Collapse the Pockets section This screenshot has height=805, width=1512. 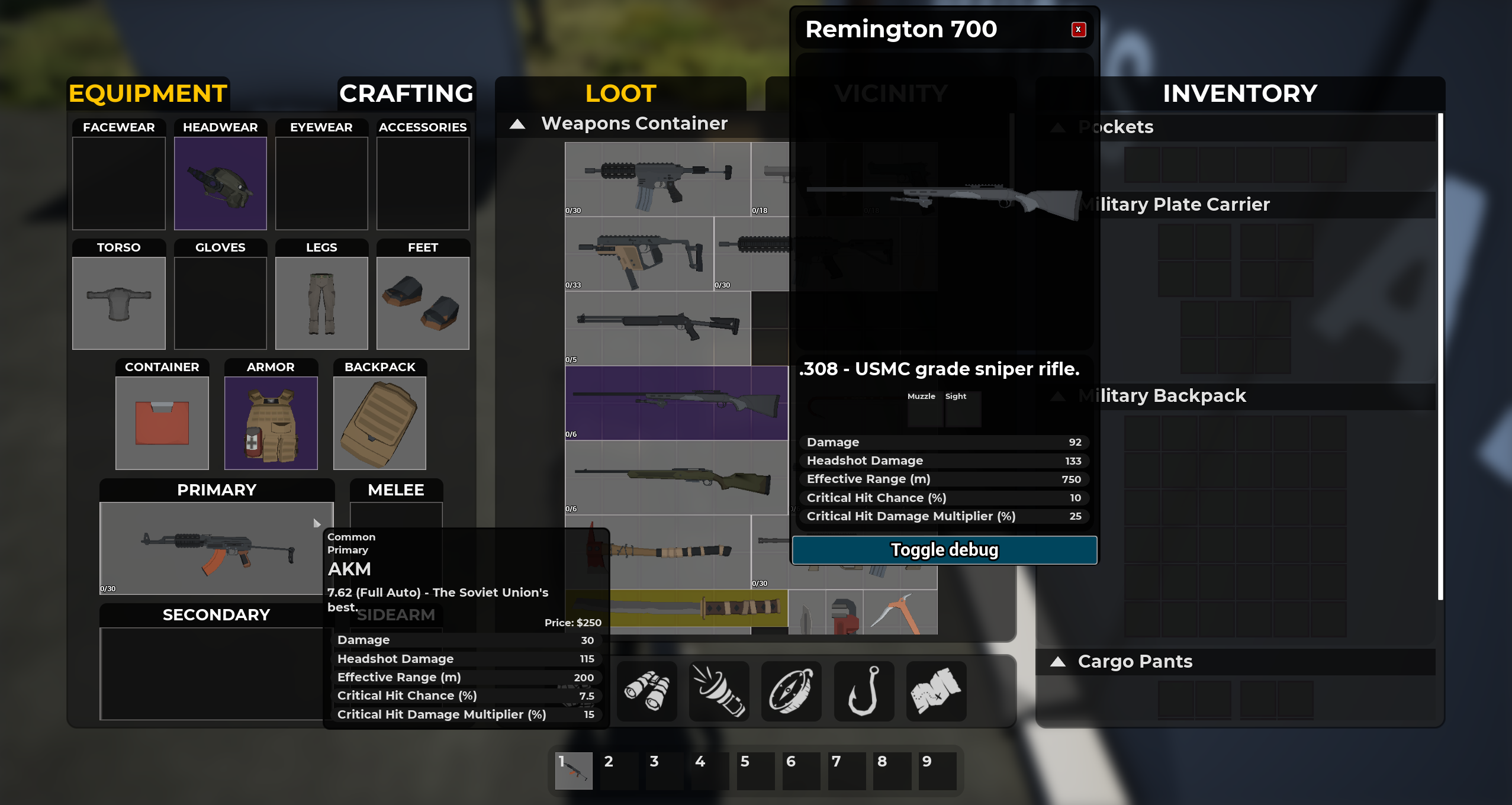(x=1058, y=127)
